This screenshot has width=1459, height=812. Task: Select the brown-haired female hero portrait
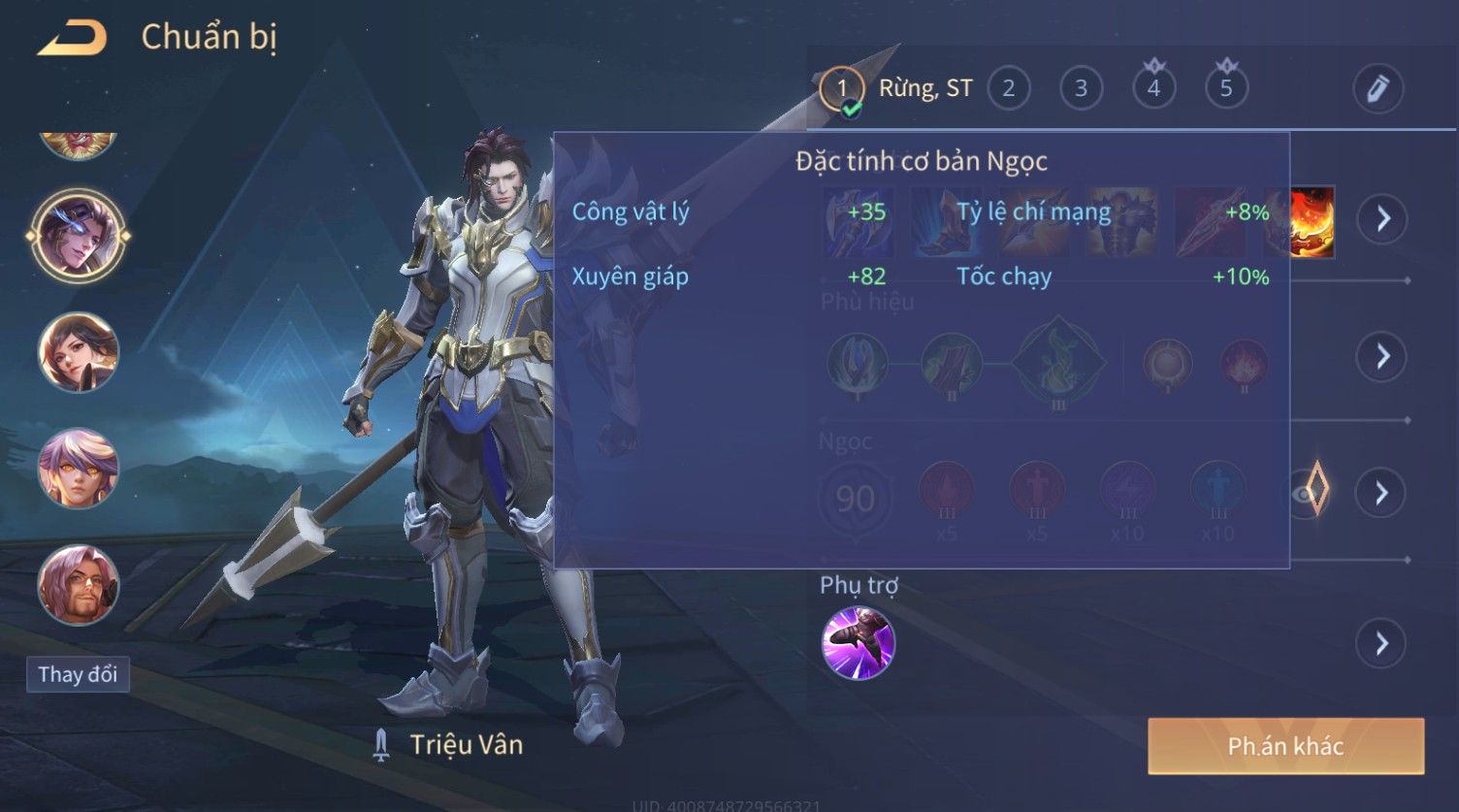click(x=78, y=352)
